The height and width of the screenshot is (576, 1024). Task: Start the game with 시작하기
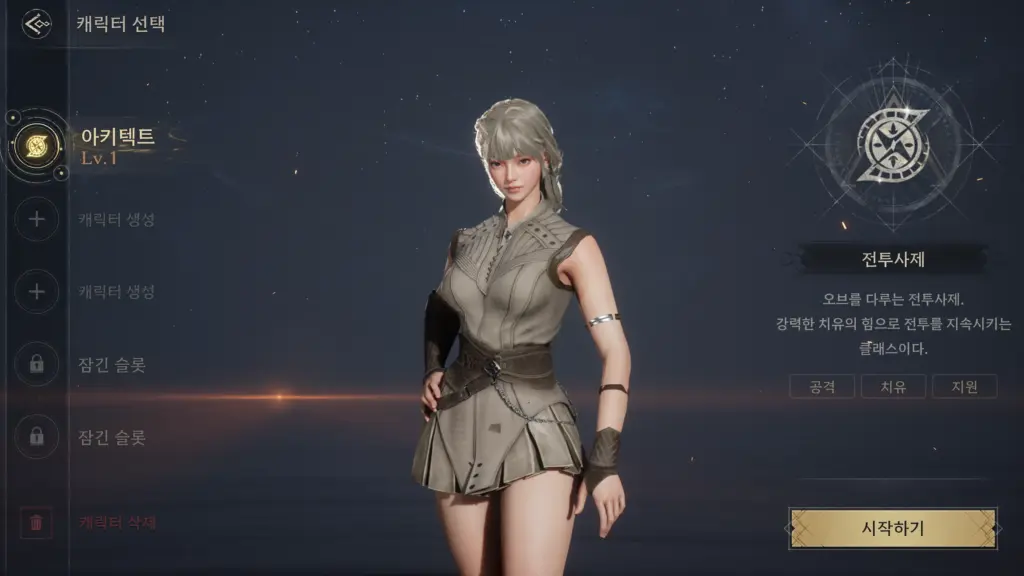coord(892,528)
